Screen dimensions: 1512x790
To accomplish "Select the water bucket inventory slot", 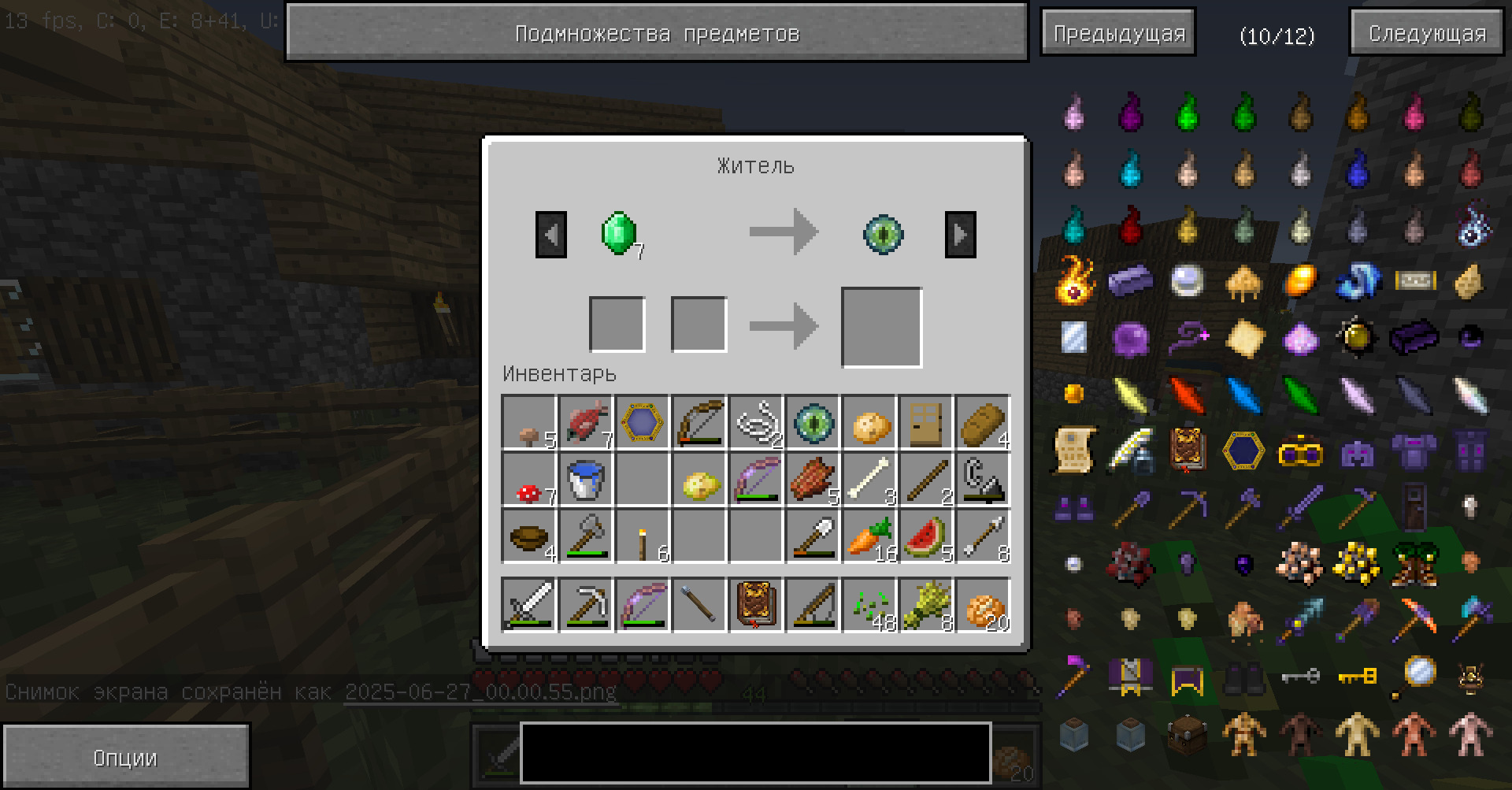I will click(585, 479).
